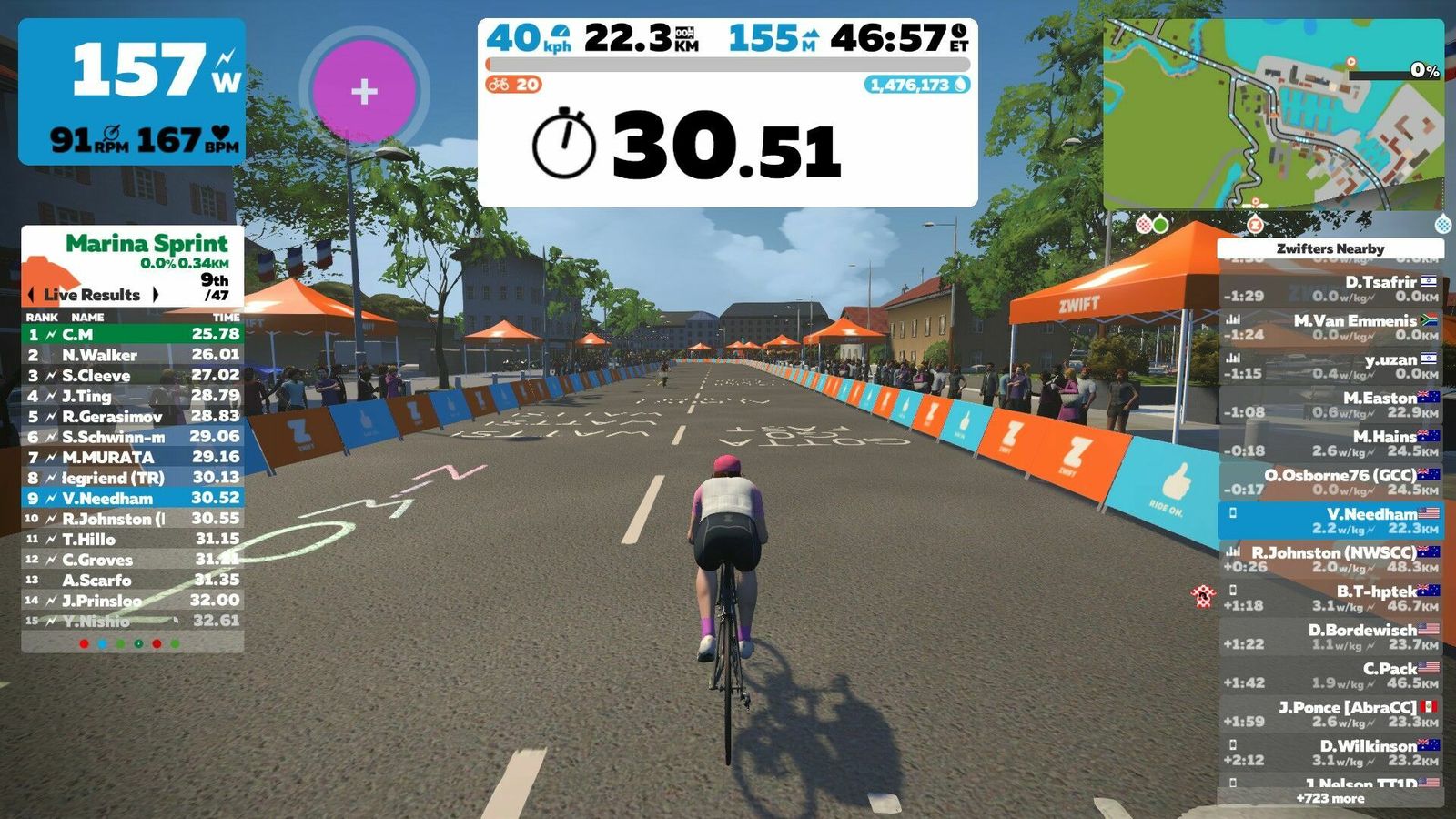Image resolution: width=1456 pixels, height=819 pixels.
Task: Choose M.Van Emmenis in nearby riders
Action: pos(1330,327)
